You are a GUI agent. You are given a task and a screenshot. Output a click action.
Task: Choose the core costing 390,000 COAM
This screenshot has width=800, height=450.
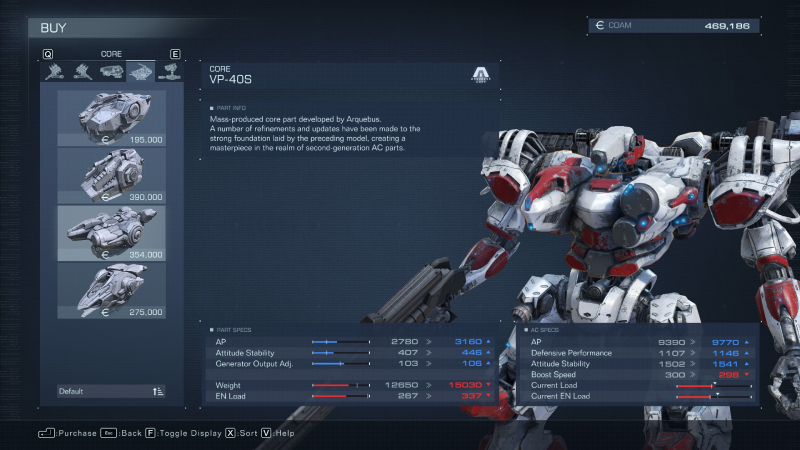tap(111, 175)
